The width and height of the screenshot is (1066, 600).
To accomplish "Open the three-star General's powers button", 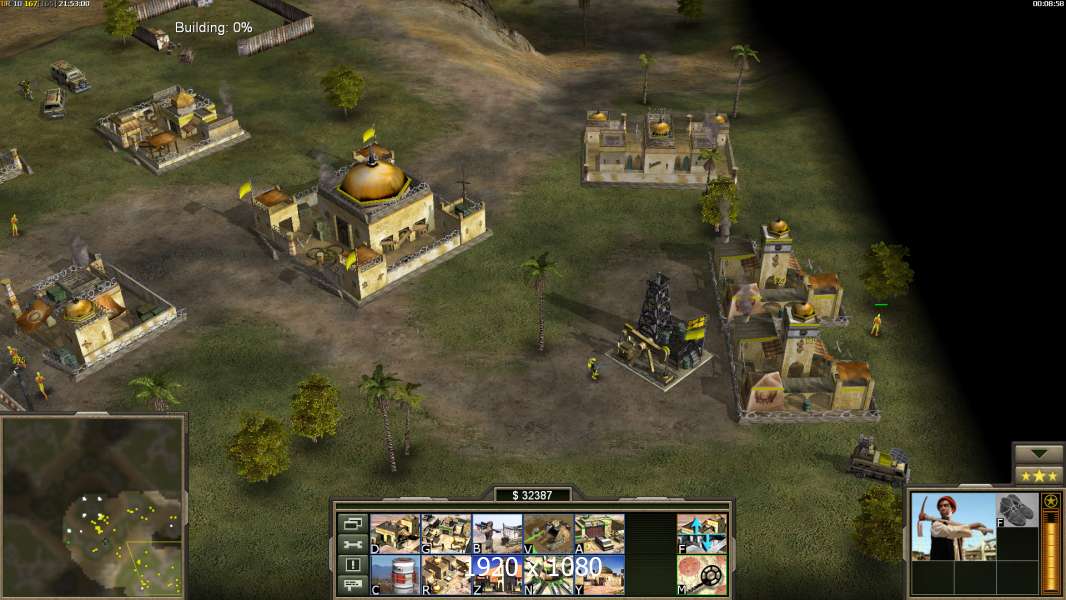I will (x=1038, y=475).
